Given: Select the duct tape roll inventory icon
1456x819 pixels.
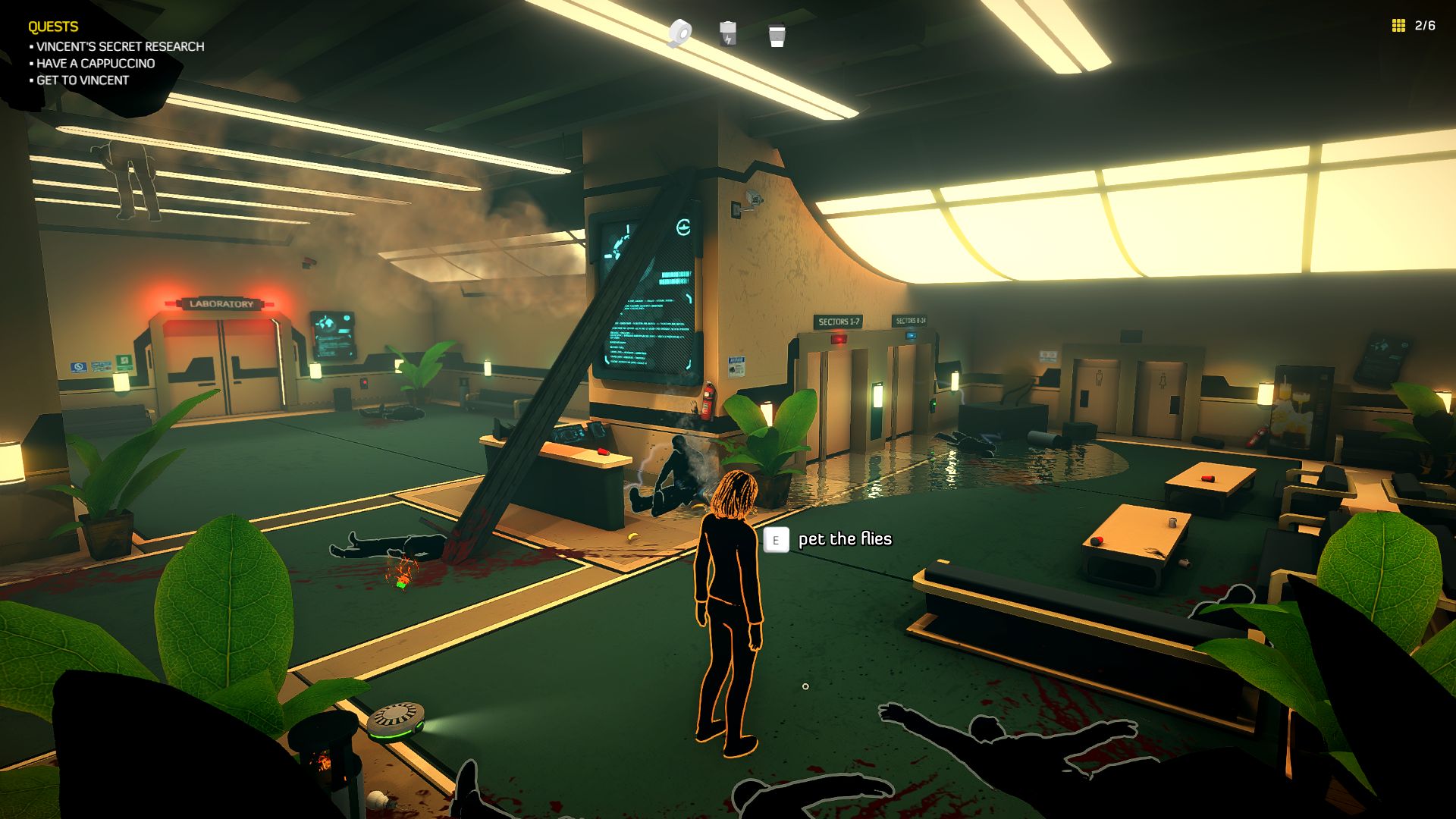Looking at the screenshot, I should 680,33.
